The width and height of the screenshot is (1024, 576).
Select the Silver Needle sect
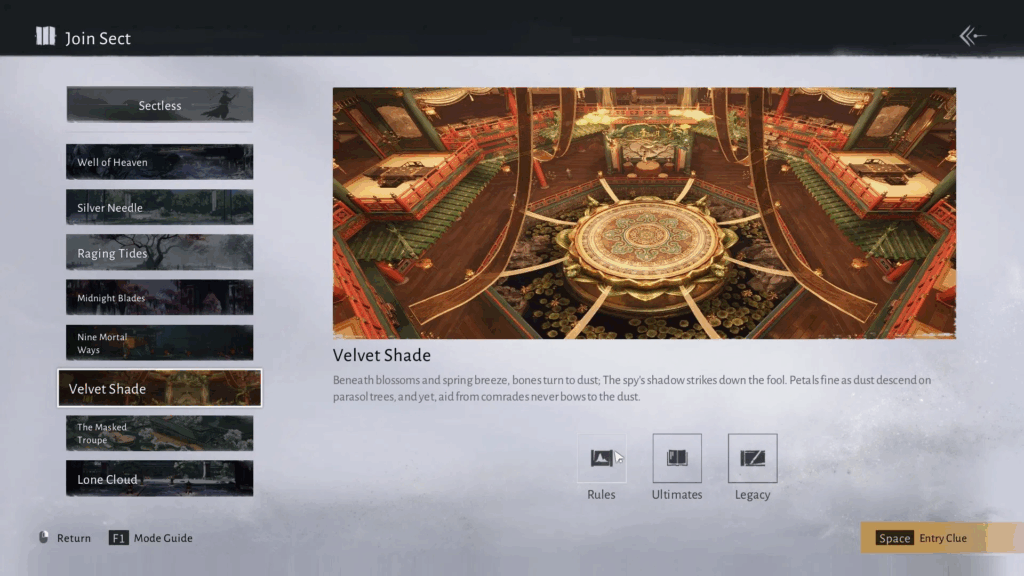(160, 208)
